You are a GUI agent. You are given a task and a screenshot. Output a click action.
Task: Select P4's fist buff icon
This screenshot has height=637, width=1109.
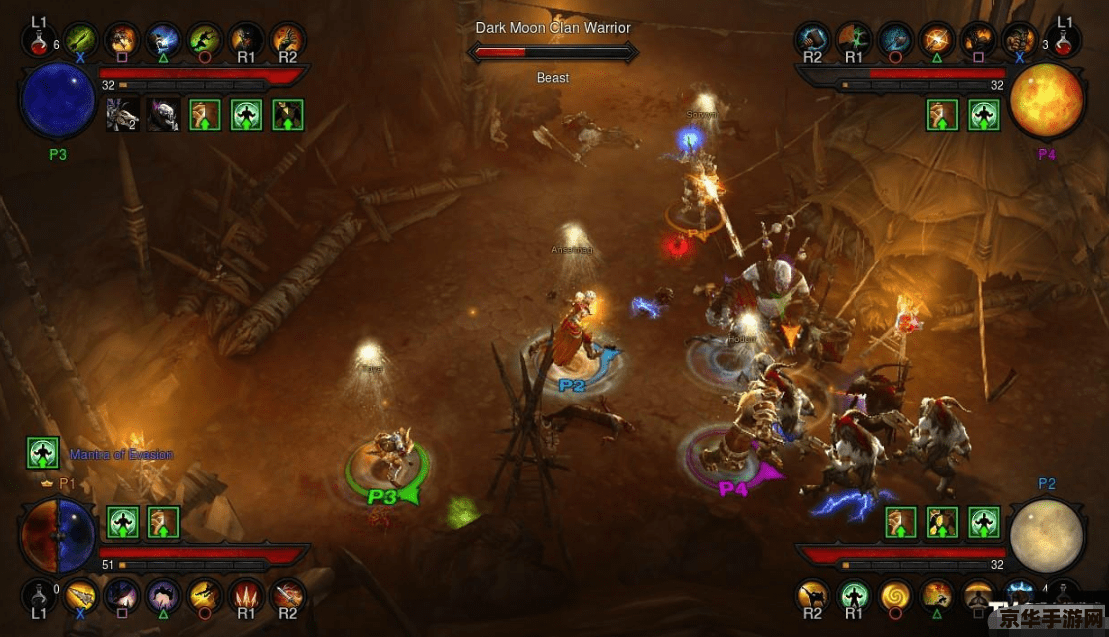943,115
